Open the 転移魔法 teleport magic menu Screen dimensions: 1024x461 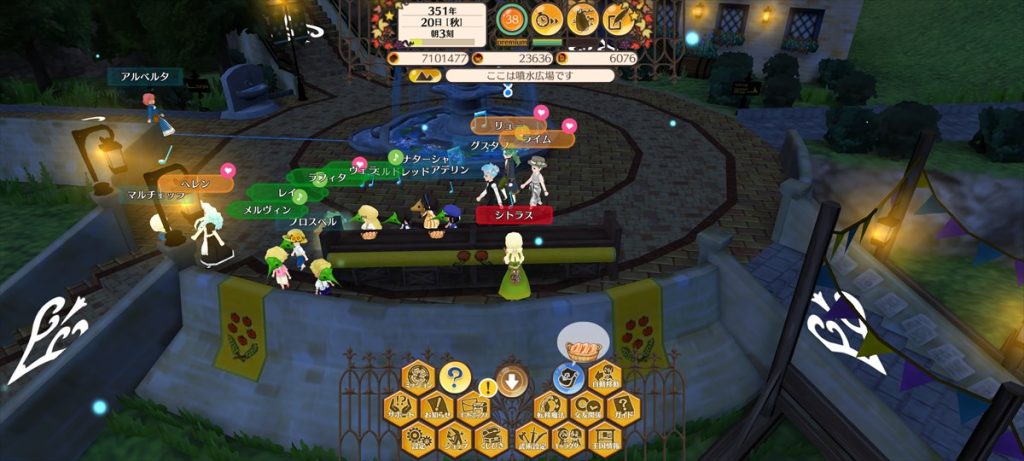550,409
